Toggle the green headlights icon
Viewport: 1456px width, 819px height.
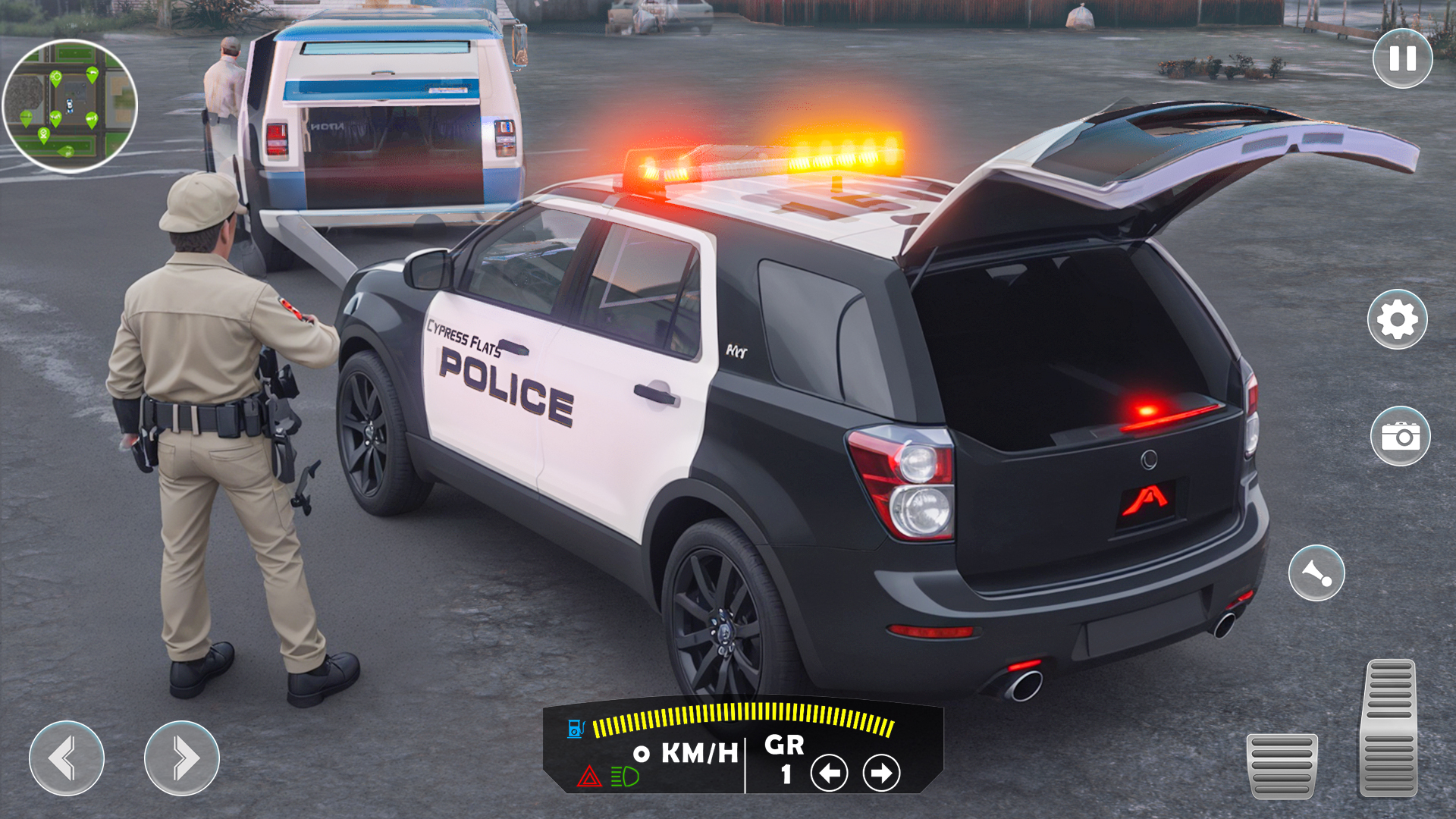[x=625, y=777]
